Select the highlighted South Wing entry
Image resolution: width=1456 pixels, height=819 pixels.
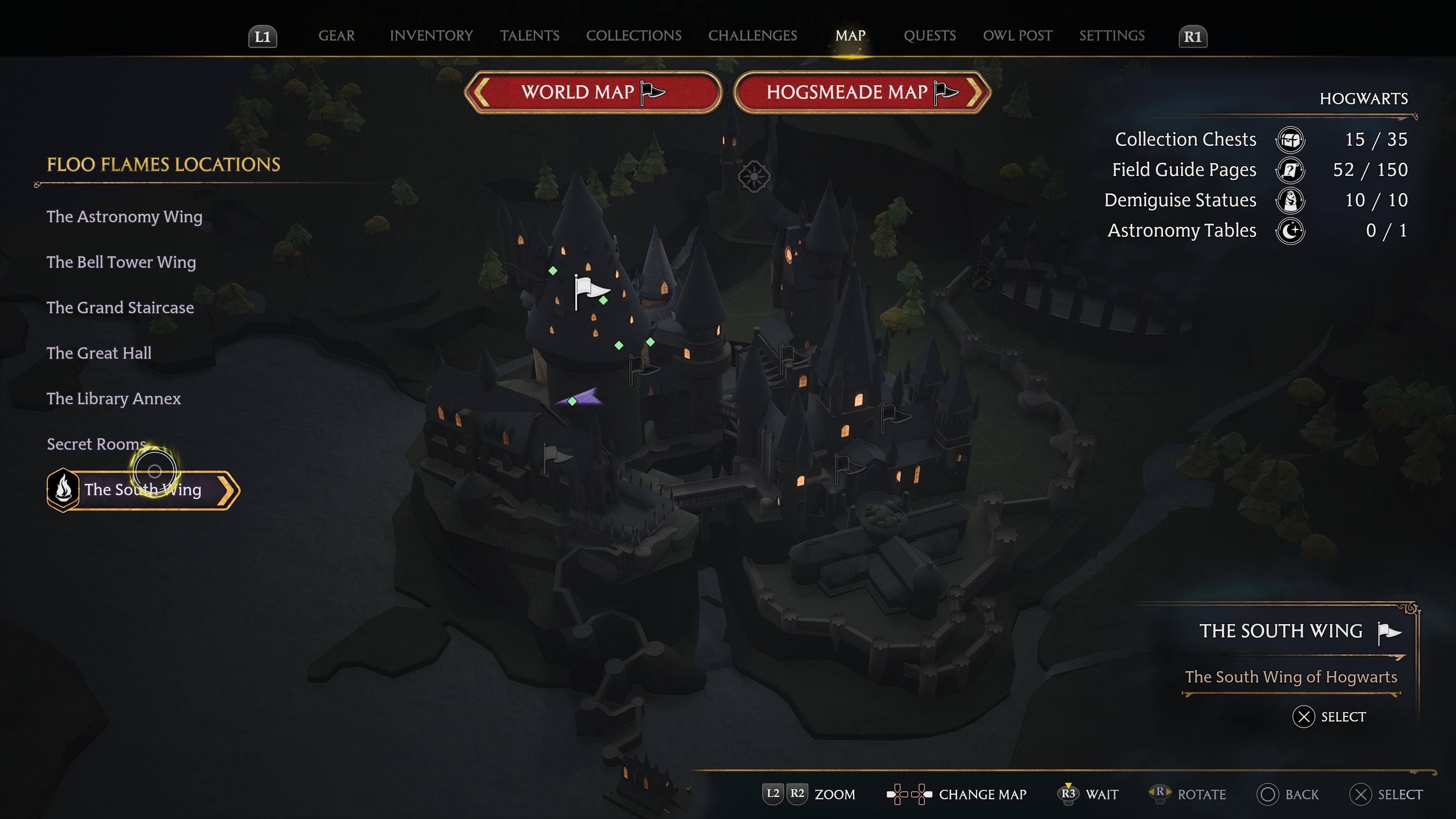[143, 490]
